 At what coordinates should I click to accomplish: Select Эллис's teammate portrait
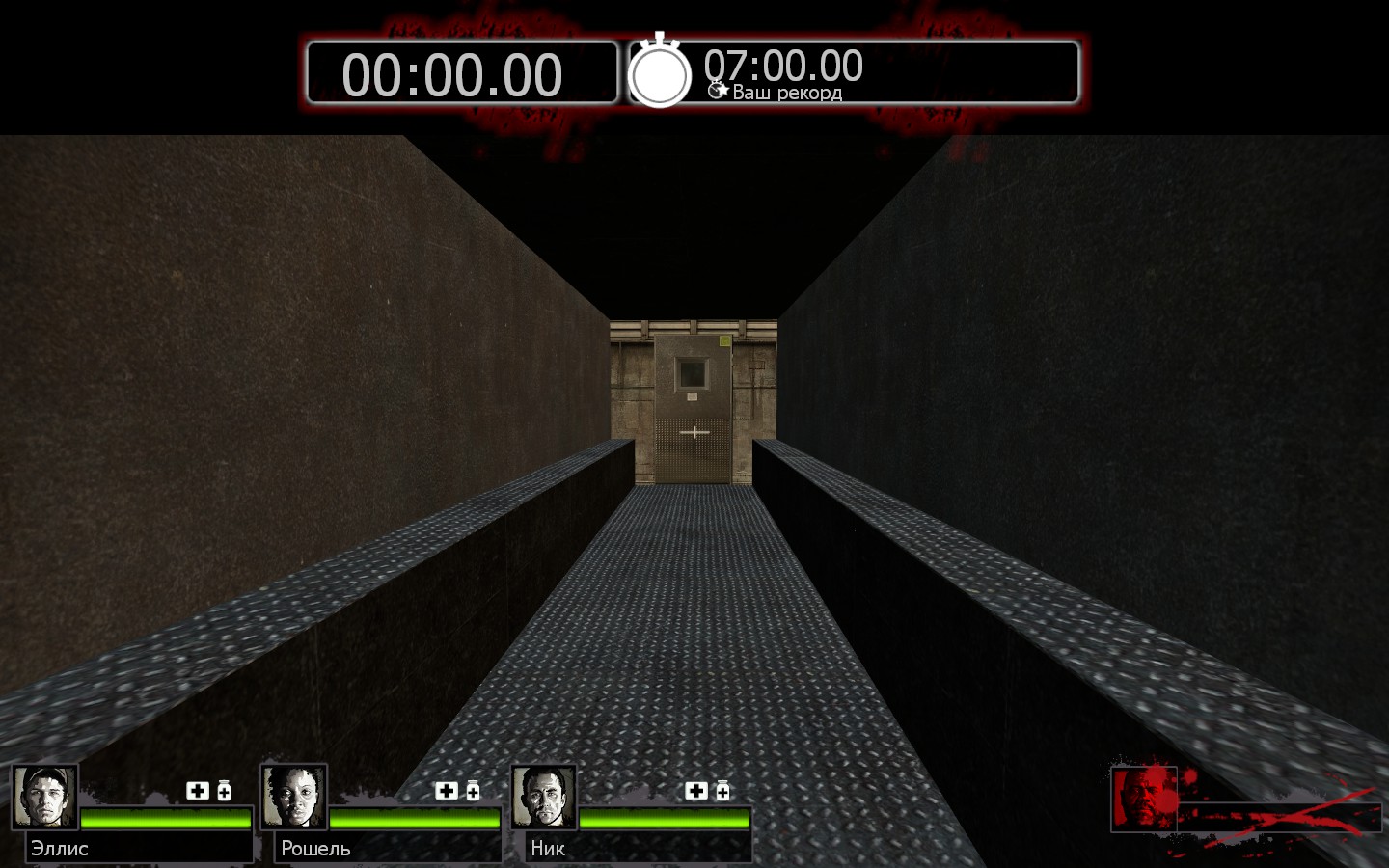coord(44,797)
